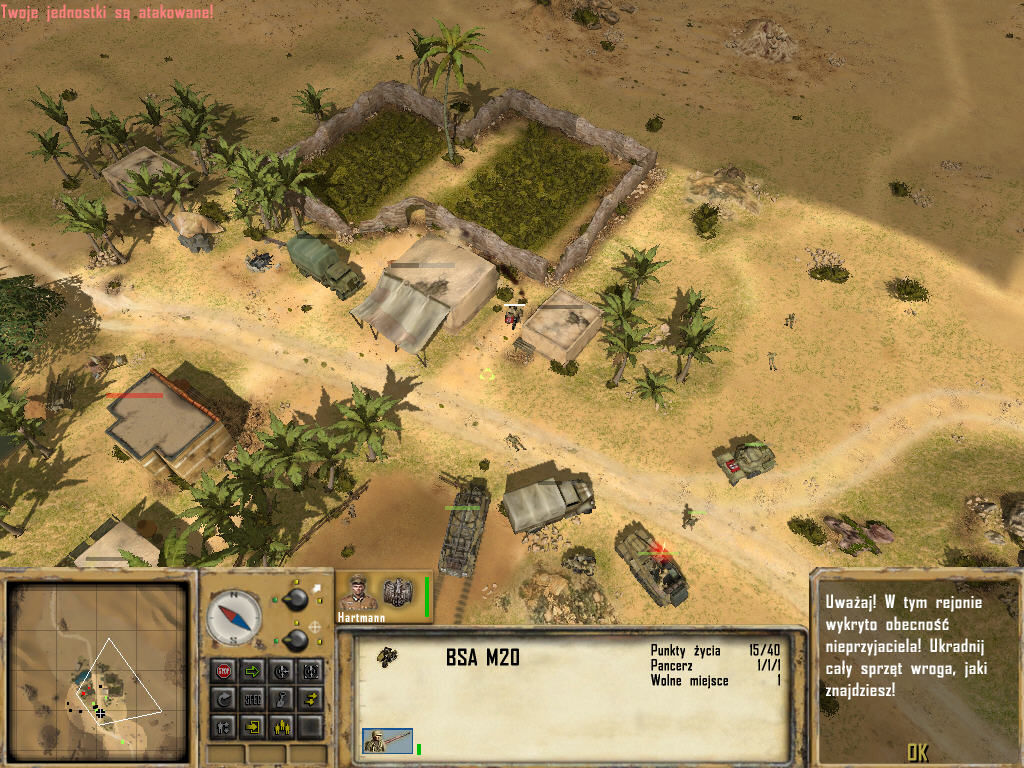
Task: Select the yellow enter-door arrow command
Action: click(x=252, y=726)
